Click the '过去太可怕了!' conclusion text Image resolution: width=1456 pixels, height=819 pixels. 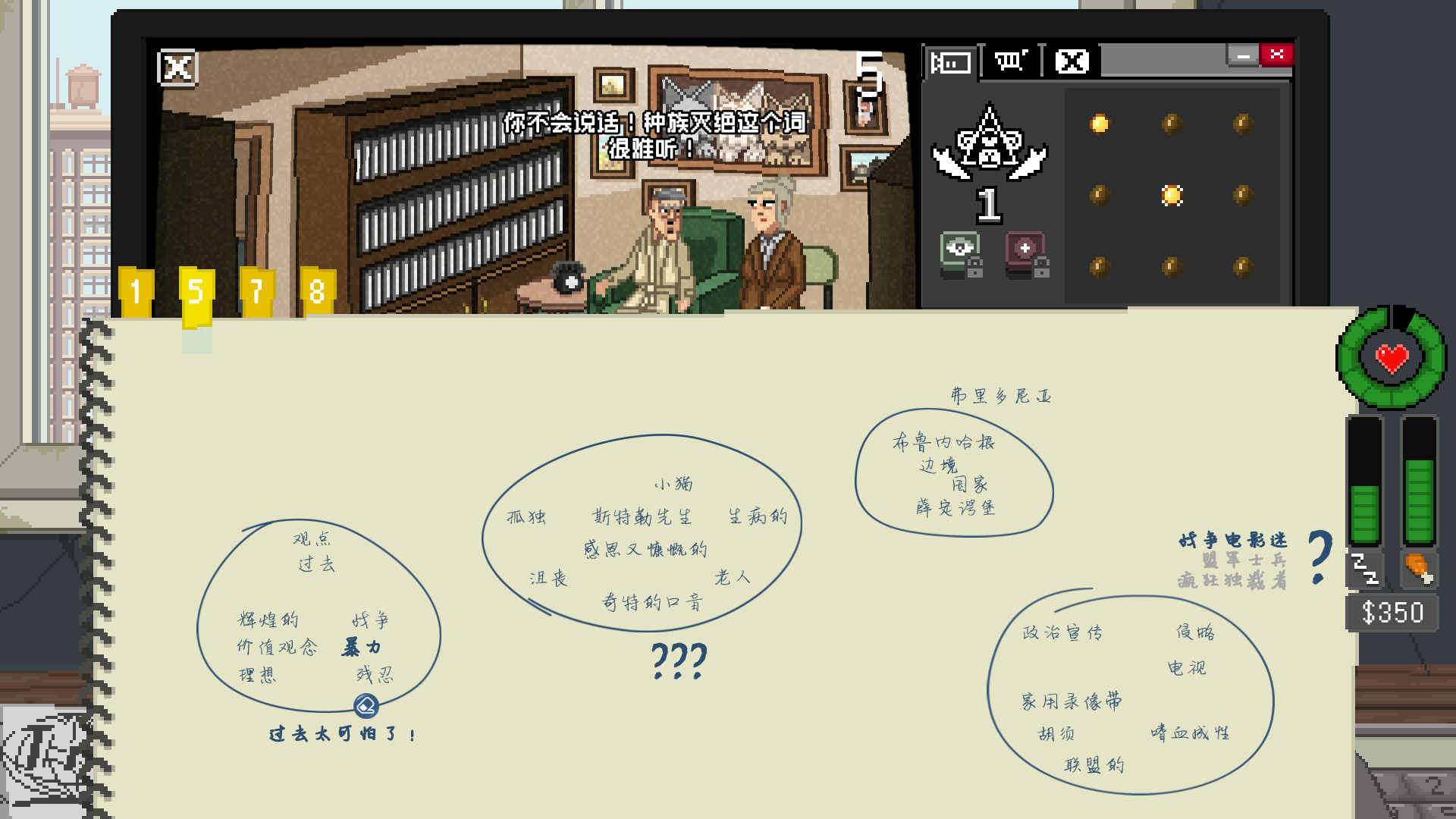coord(342,733)
